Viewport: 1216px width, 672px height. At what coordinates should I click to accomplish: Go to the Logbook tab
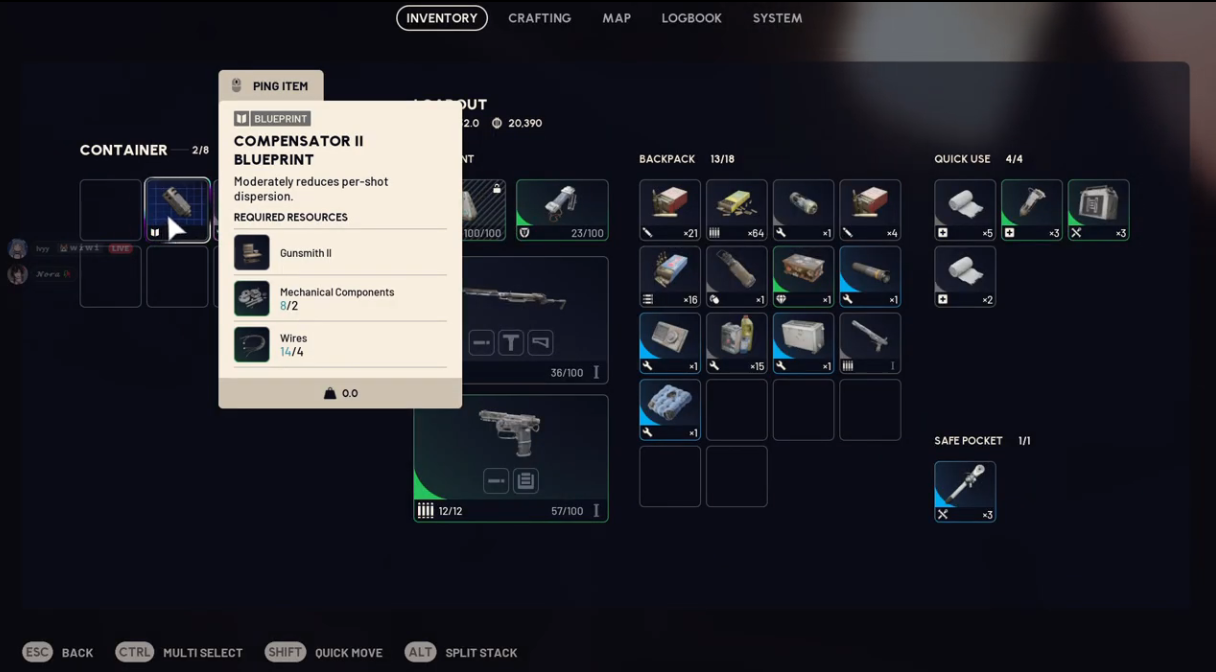pyautogui.click(x=691, y=18)
